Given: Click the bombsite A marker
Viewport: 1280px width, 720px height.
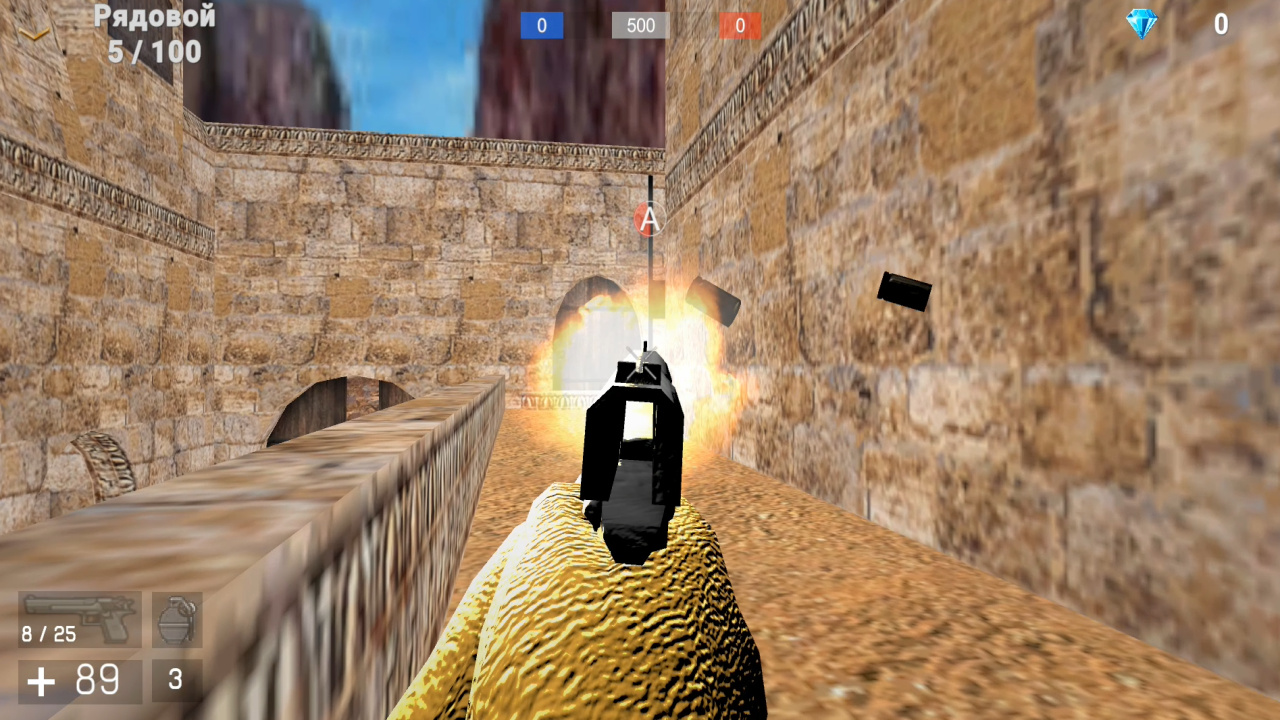Looking at the screenshot, I should (x=648, y=218).
